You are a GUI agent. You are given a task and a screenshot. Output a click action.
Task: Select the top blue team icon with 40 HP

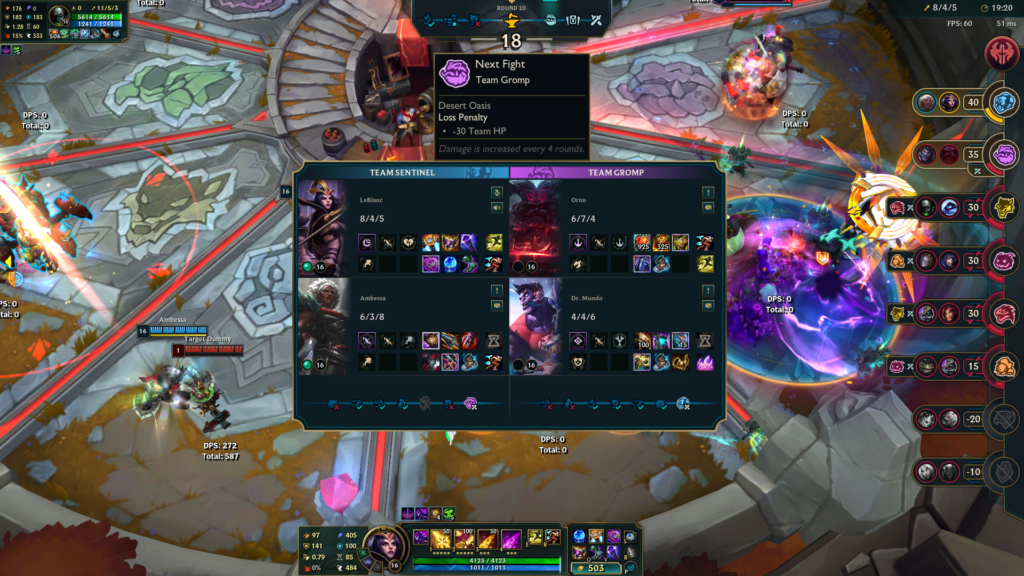pos(1004,101)
